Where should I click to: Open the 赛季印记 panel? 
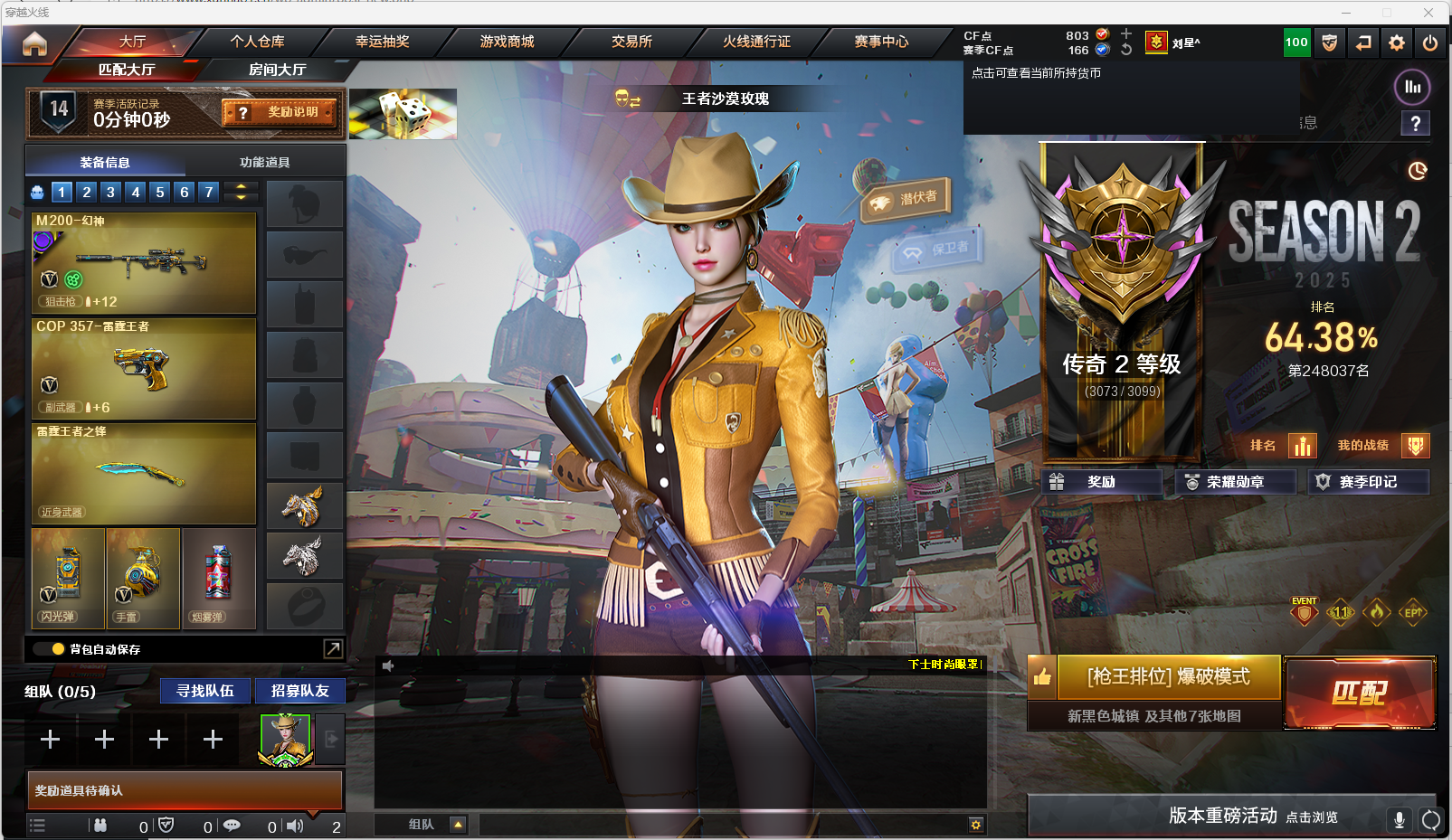pos(1368,482)
